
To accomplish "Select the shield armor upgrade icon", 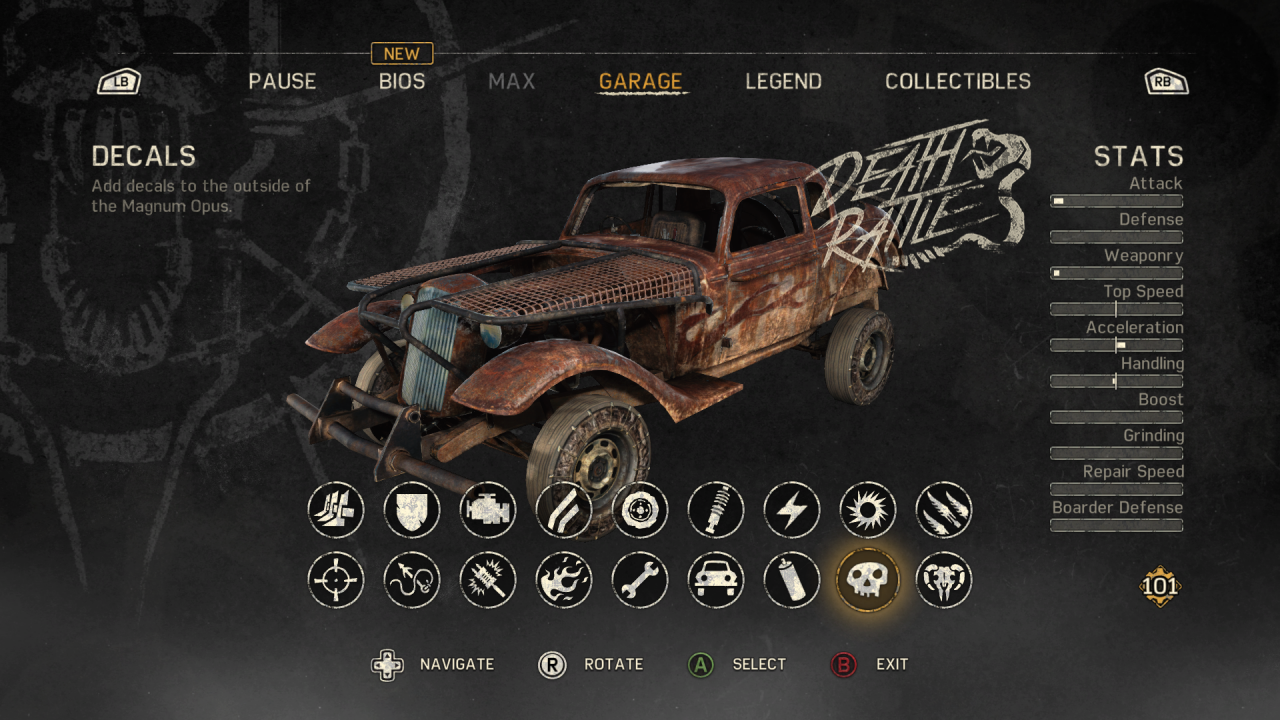I will pyautogui.click(x=412, y=510).
